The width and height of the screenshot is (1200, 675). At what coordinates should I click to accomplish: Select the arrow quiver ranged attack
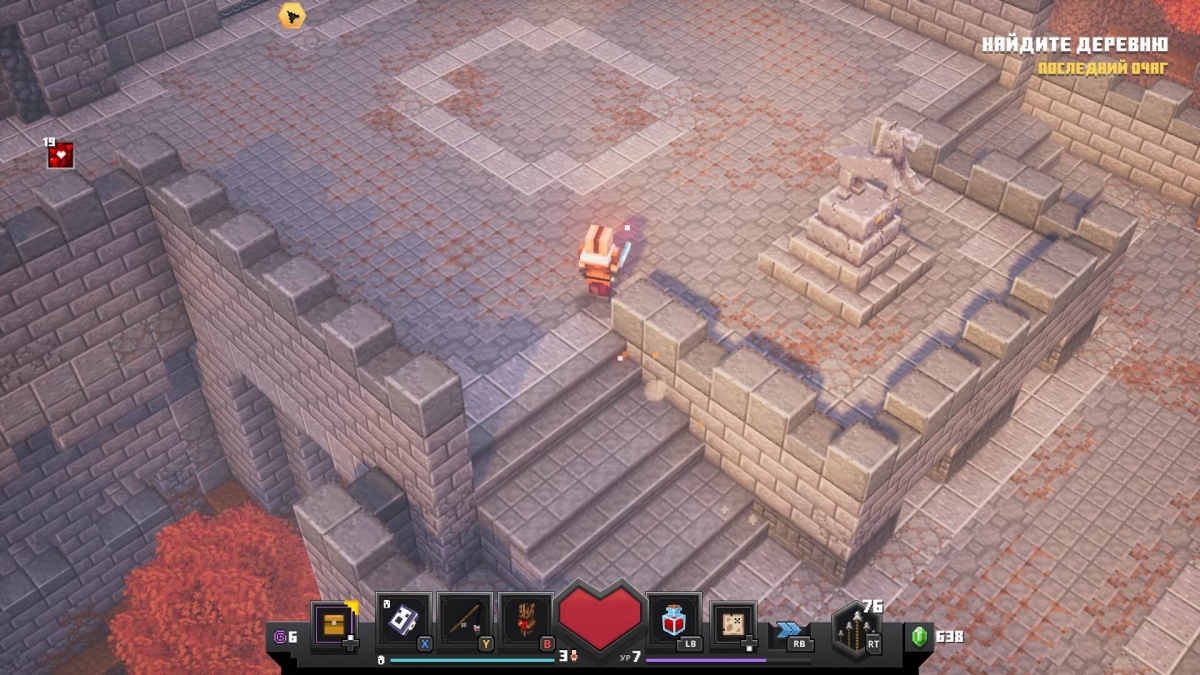point(856,630)
